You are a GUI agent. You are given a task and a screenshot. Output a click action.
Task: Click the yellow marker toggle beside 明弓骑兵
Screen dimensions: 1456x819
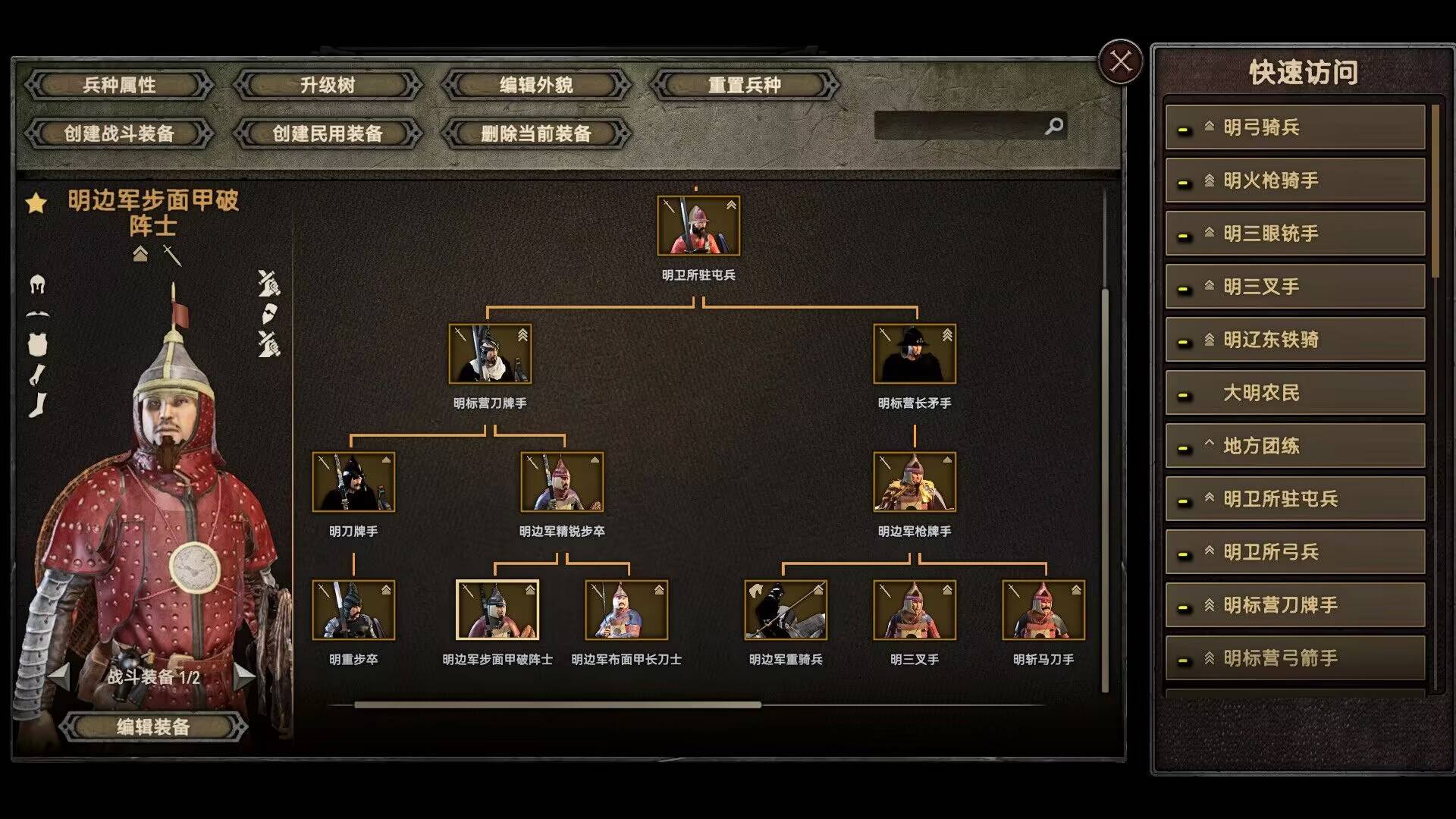click(x=1184, y=129)
